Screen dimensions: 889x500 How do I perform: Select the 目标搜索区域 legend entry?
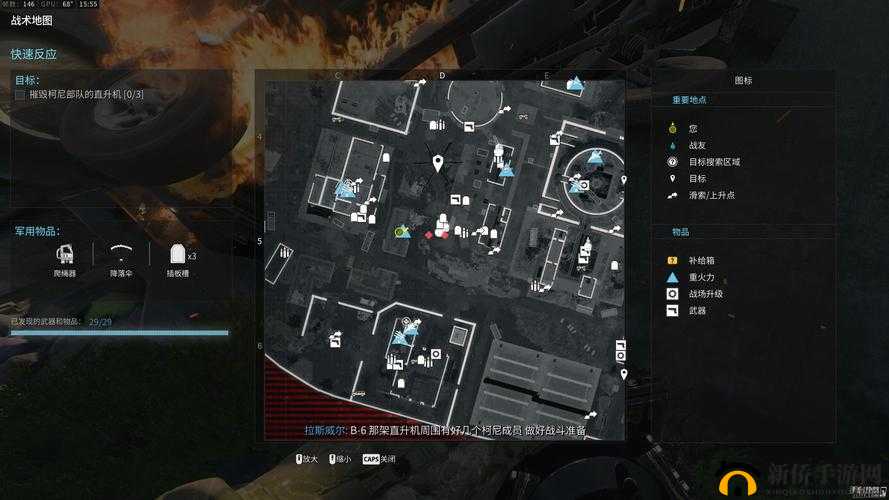713,161
